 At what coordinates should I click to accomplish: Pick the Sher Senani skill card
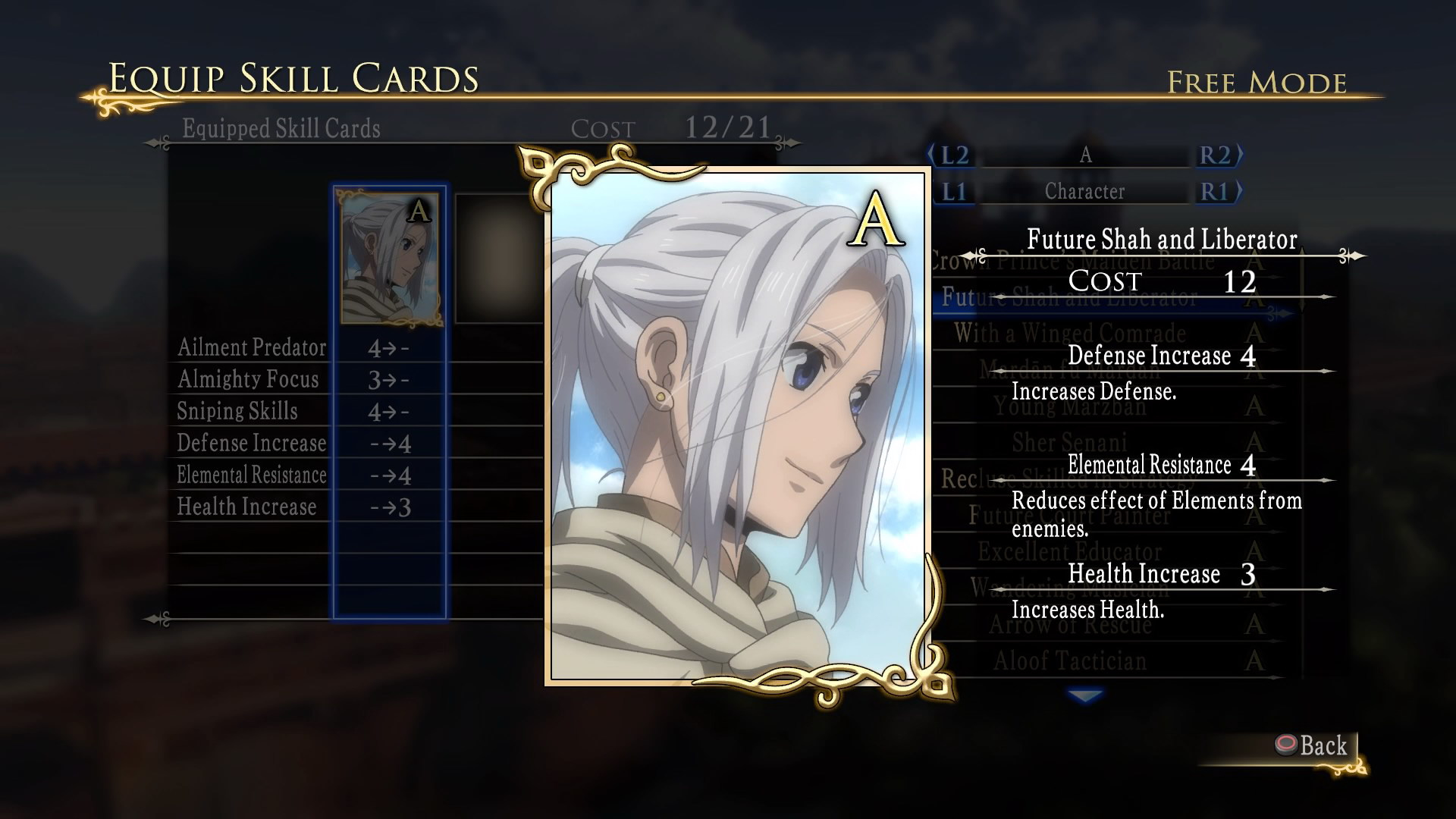point(1069,442)
